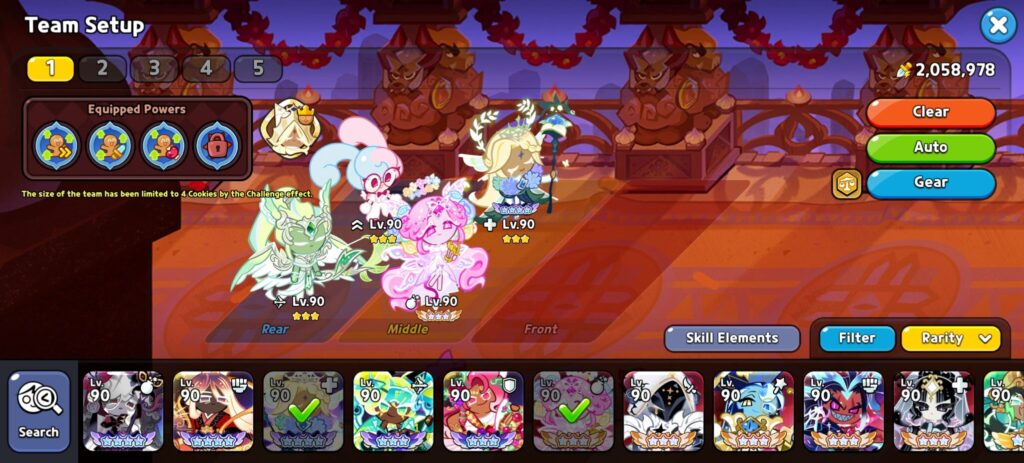Auto-fill the team with the Auto button
1024x463 pixels.
(x=930, y=147)
